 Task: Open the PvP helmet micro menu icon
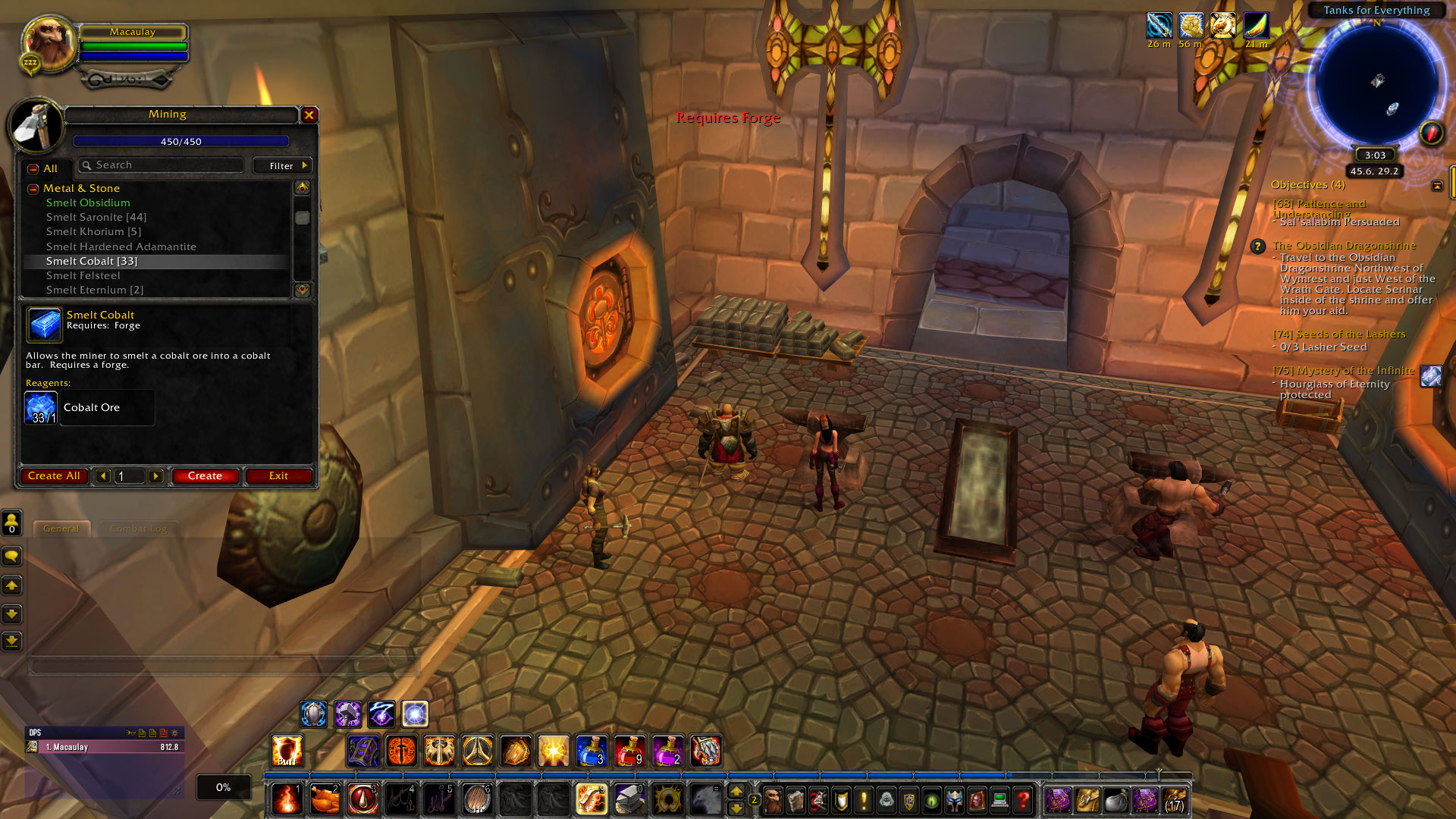pyautogui.click(x=952, y=800)
